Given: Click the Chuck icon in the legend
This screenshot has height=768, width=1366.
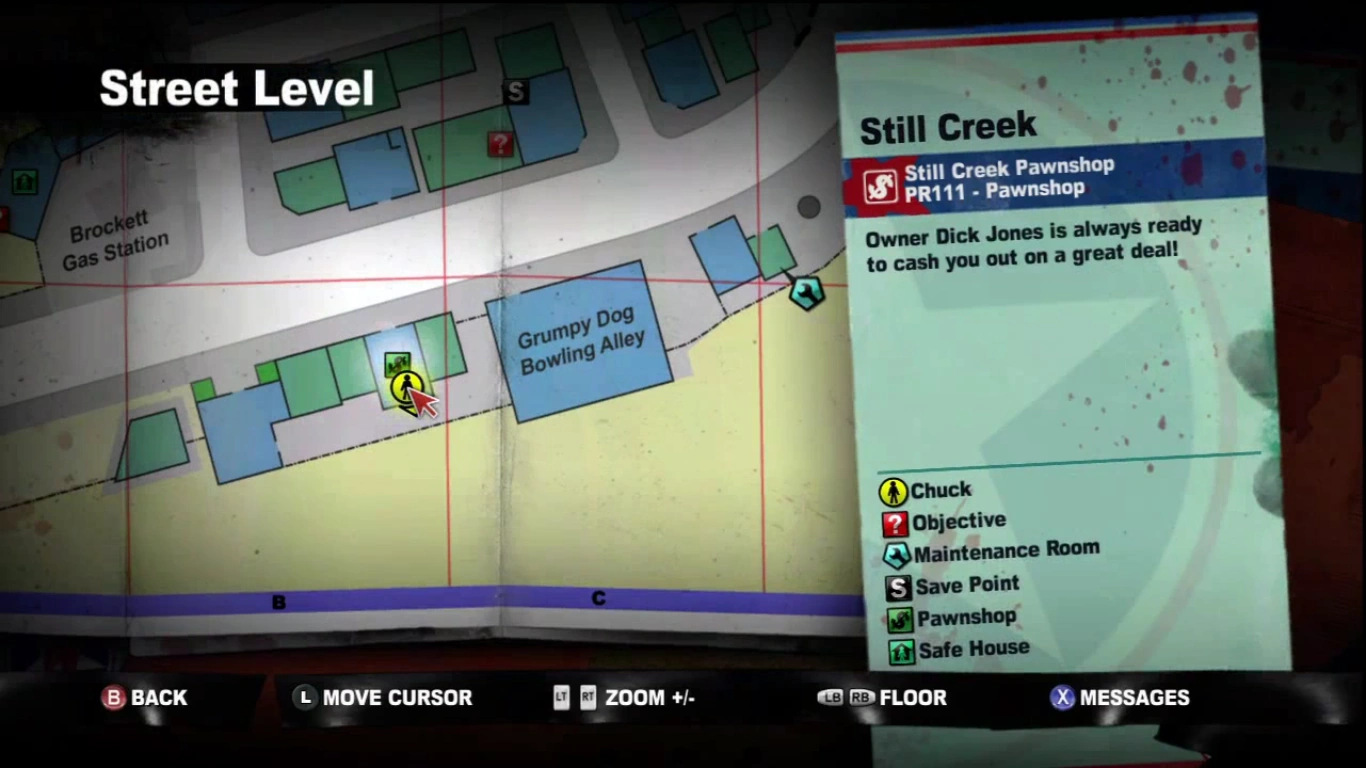Looking at the screenshot, I should (894, 491).
